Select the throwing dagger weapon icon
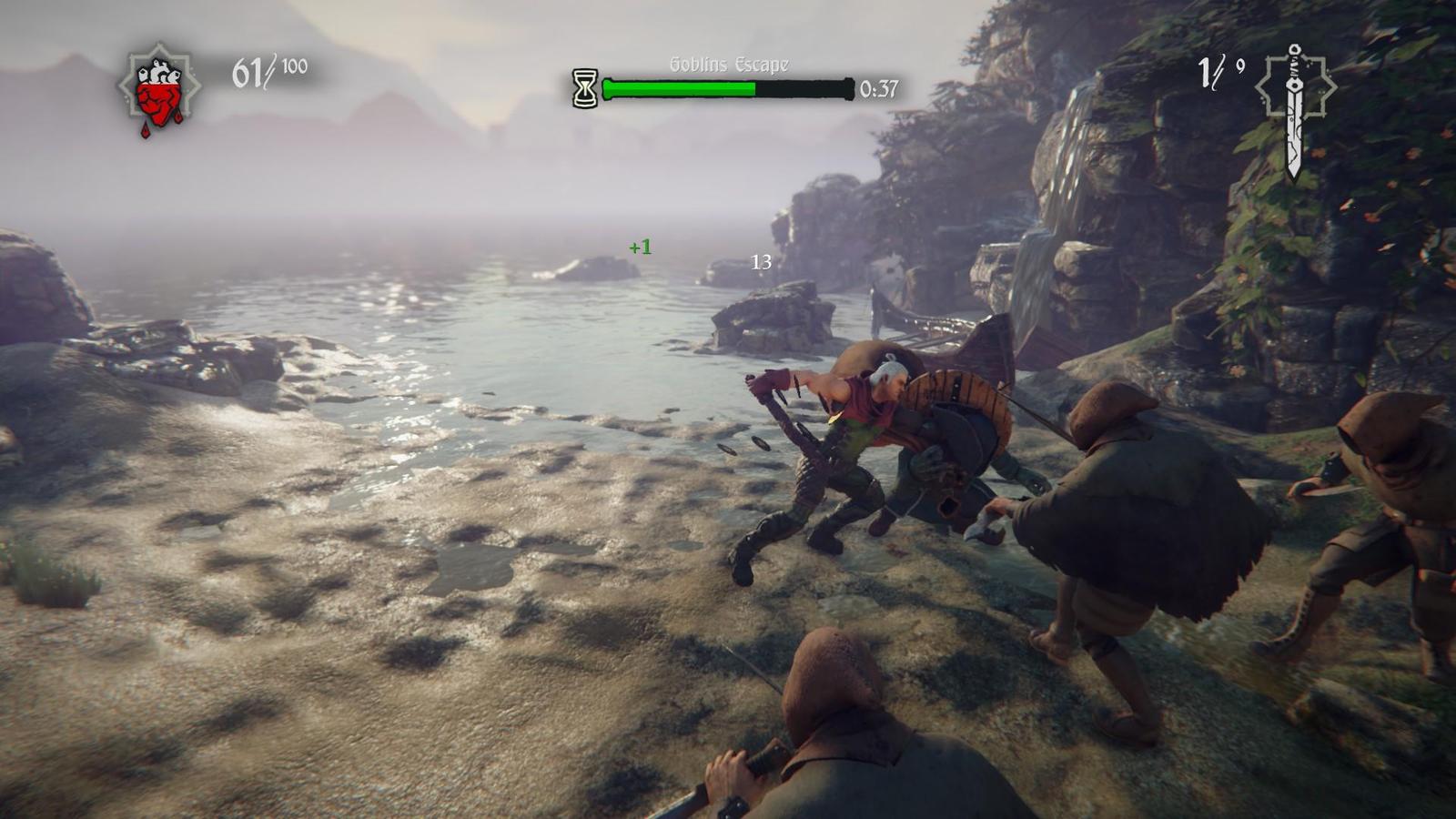The width and height of the screenshot is (1456, 819). (x=1294, y=107)
